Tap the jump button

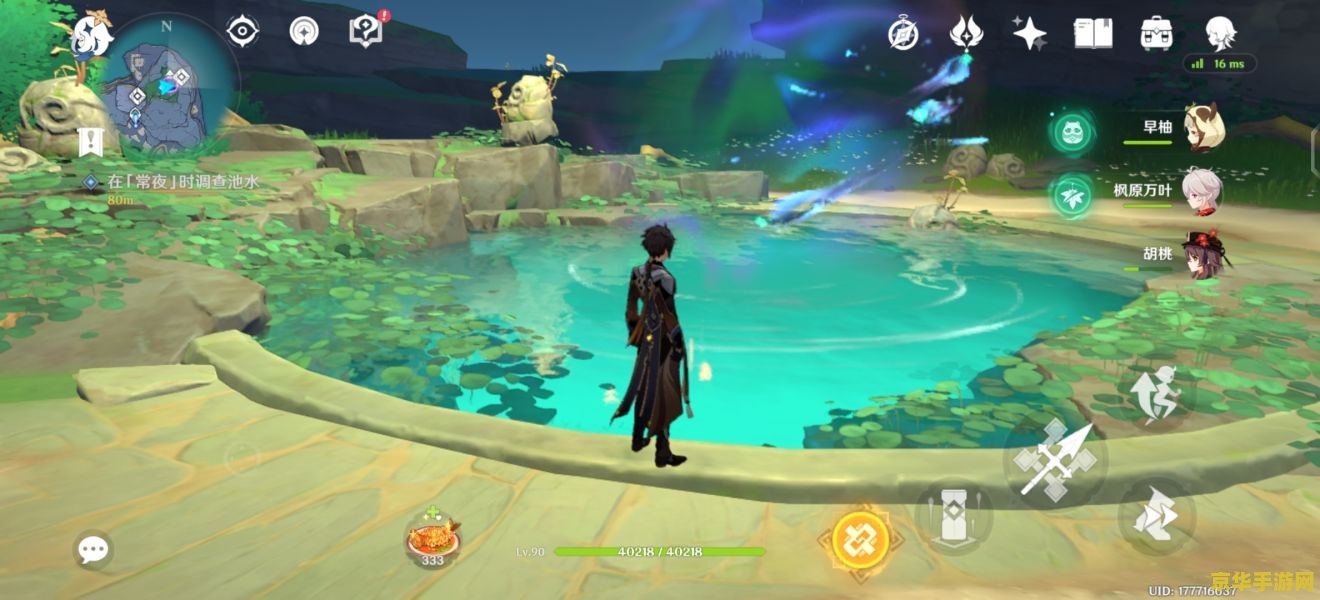point(1156,516)
